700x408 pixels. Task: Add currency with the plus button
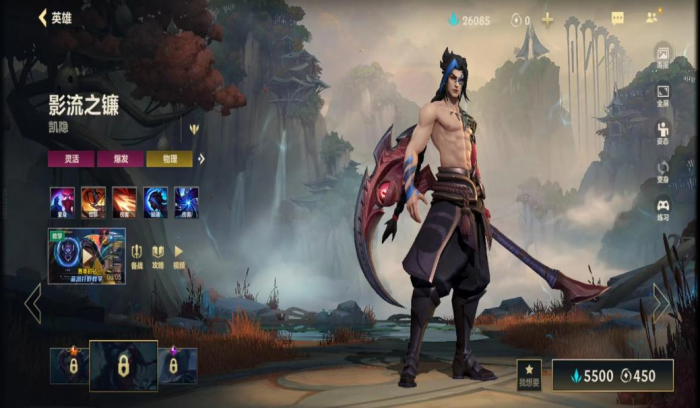click(x=548, y=19)
